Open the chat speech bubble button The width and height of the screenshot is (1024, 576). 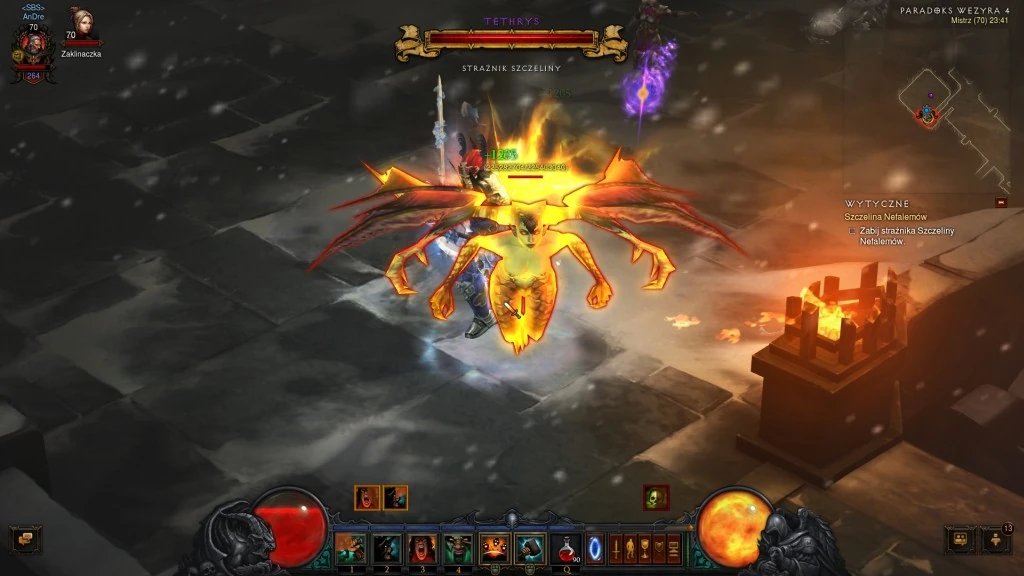(x=25, y=540)
